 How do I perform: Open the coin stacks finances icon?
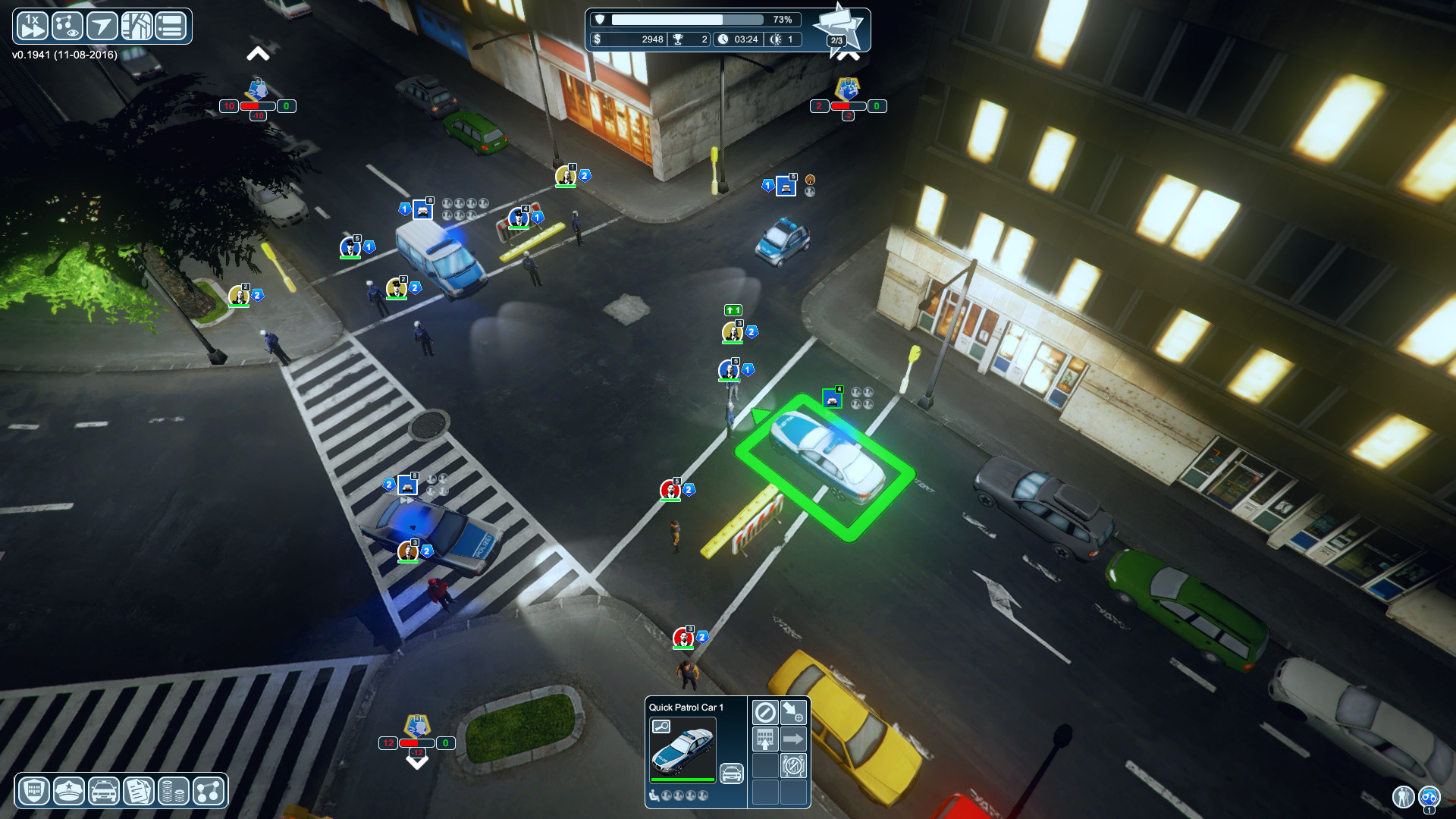pos(172,791)
